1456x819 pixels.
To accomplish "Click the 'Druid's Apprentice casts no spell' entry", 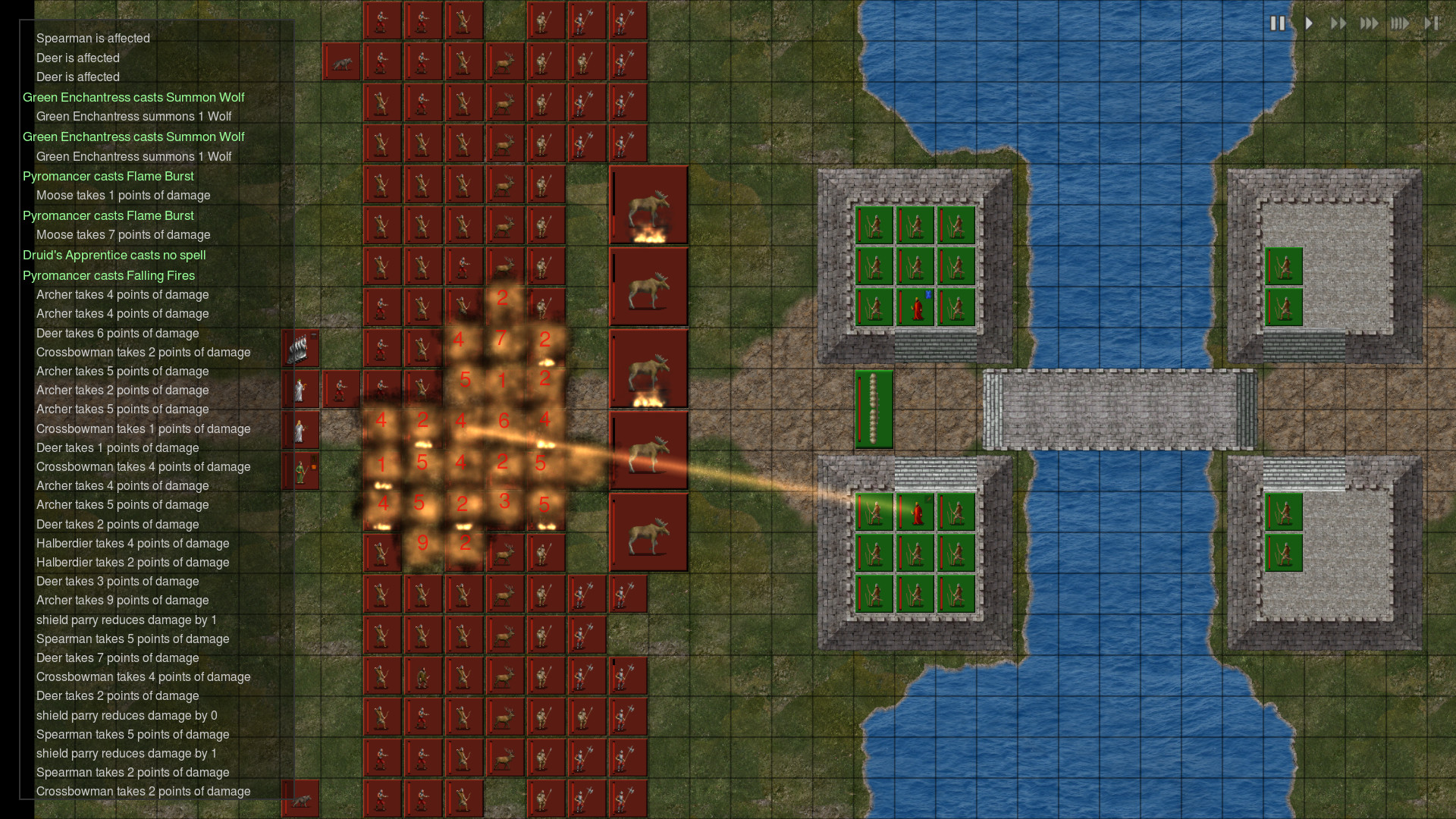I will coord(114,255).
